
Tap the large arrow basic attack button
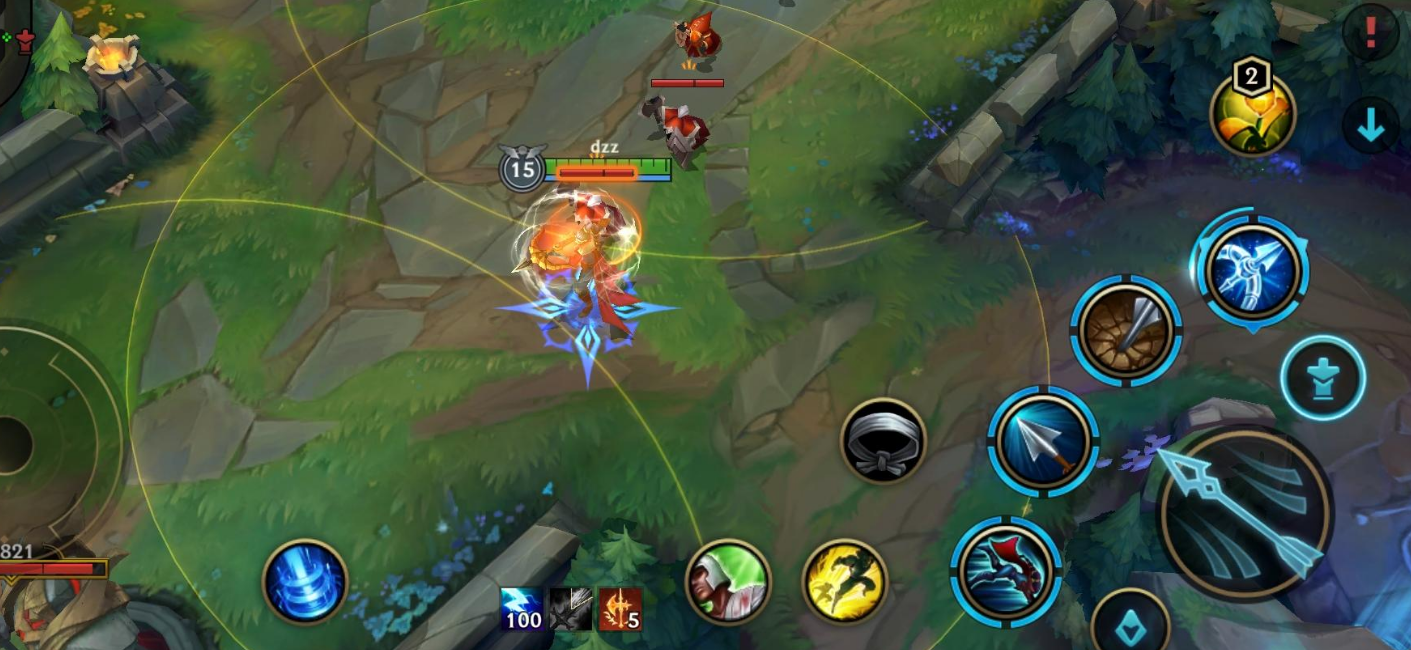tap(1245, 512)
